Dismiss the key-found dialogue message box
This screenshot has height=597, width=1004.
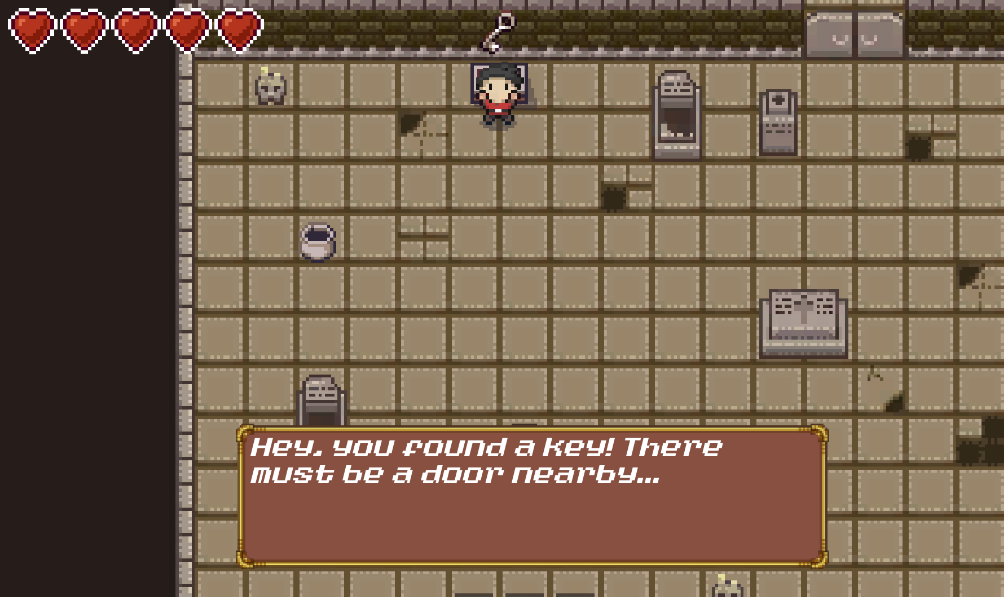531,496
